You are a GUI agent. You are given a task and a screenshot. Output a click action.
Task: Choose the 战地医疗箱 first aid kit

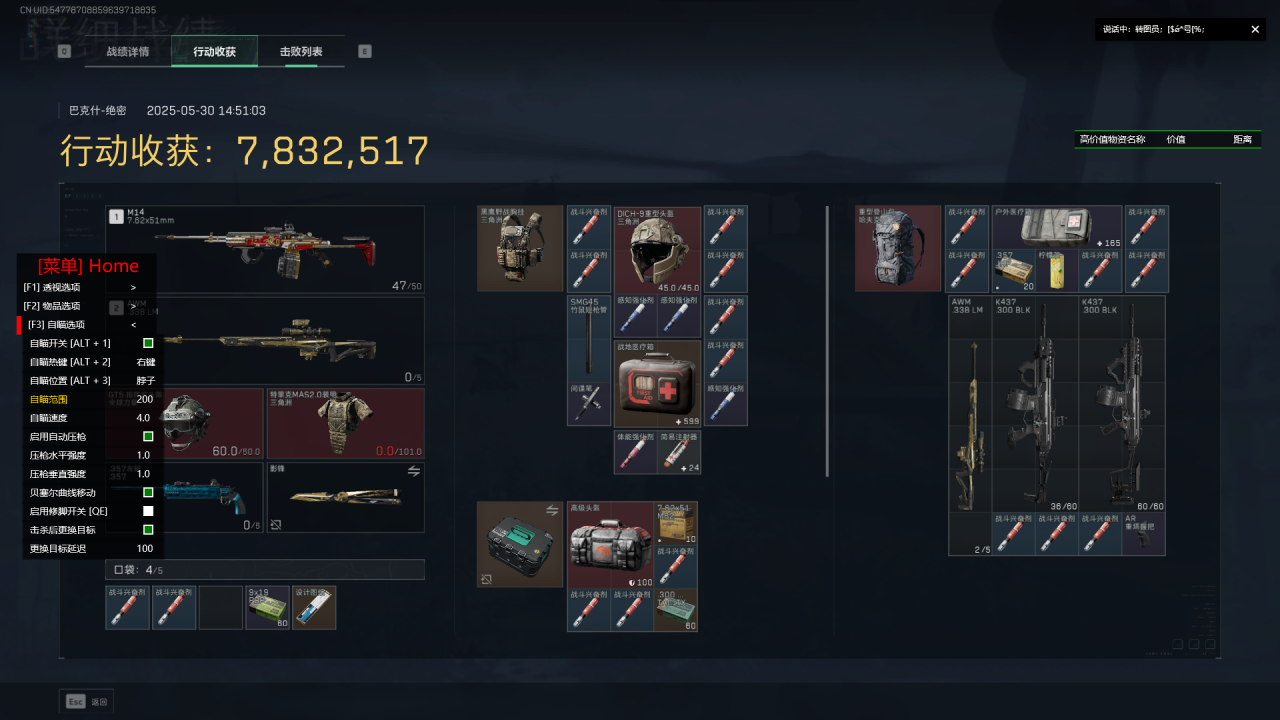(x=657, y=384)
